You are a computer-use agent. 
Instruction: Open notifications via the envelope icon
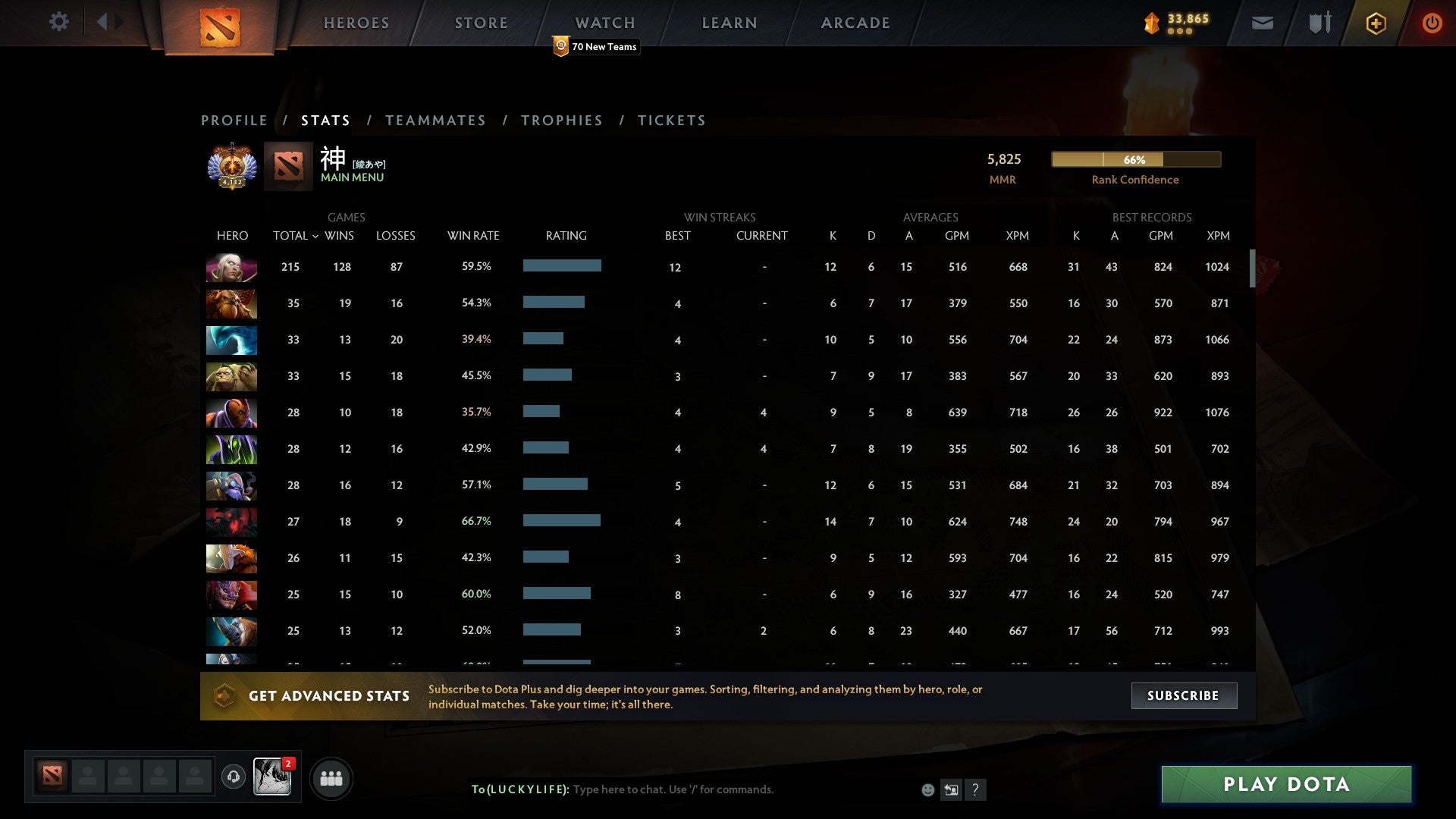pyautogui.click(x=1261, y=24)
